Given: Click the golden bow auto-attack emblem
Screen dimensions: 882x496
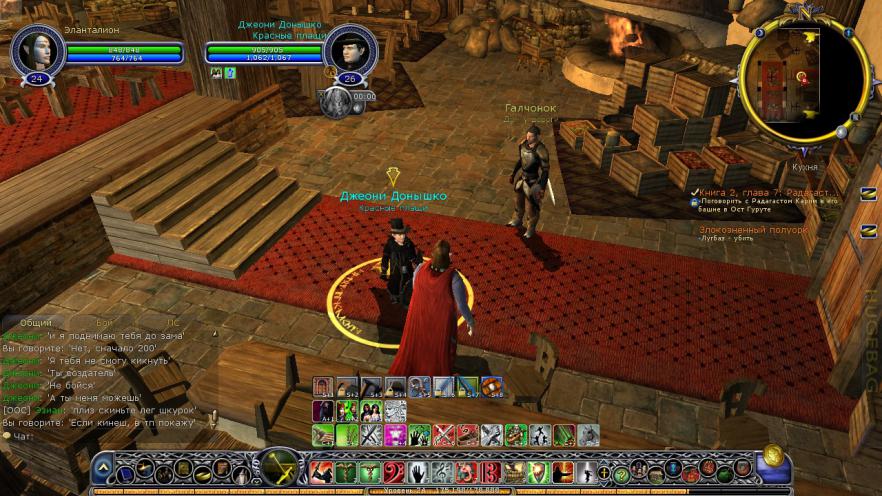Looking at the screenshot, I should click(279, 468).
